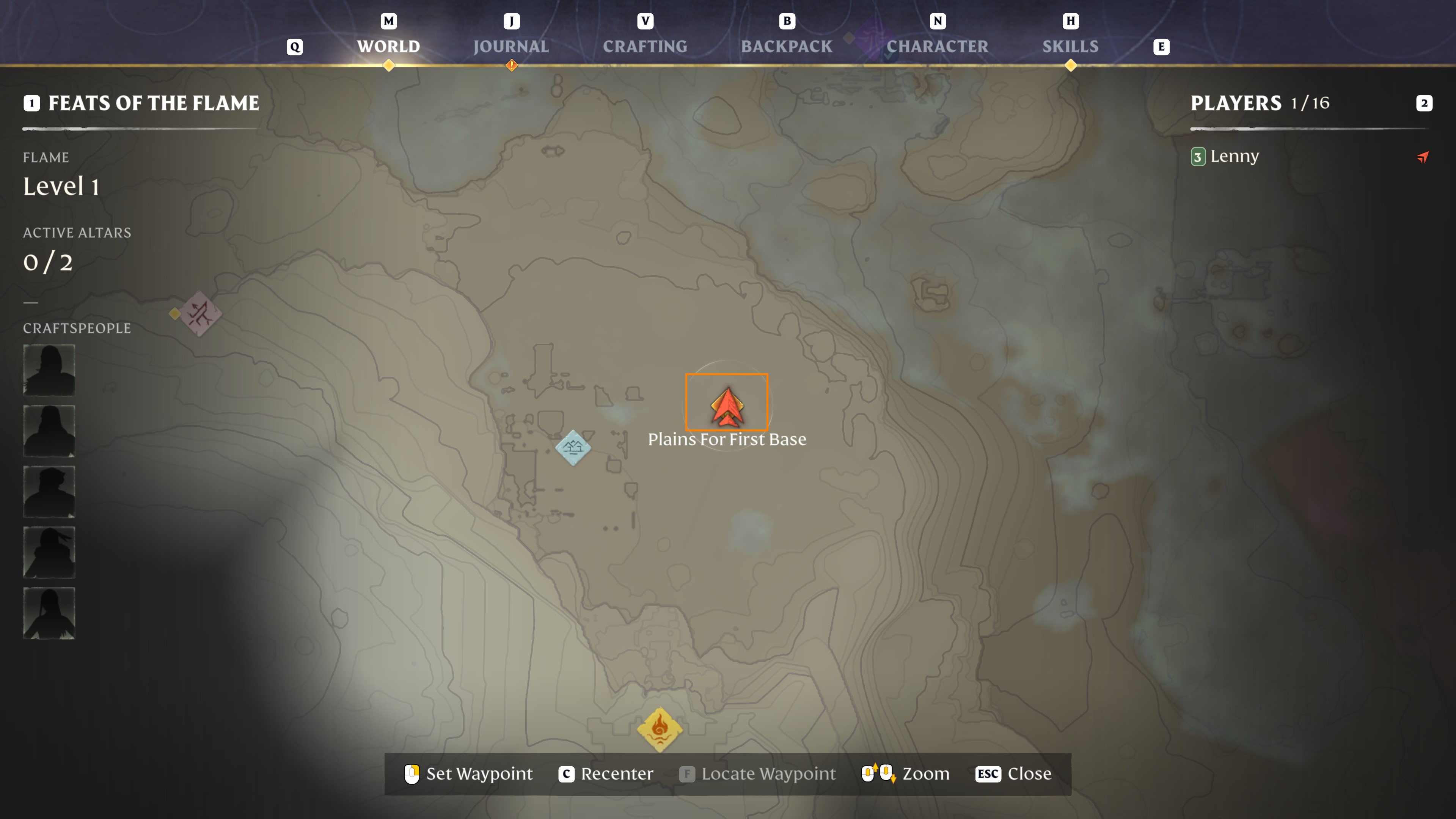This screenshot has height=819, width=1456.
Task: Click the Feats of the Flame numbered badge
Action: (32, 103)
